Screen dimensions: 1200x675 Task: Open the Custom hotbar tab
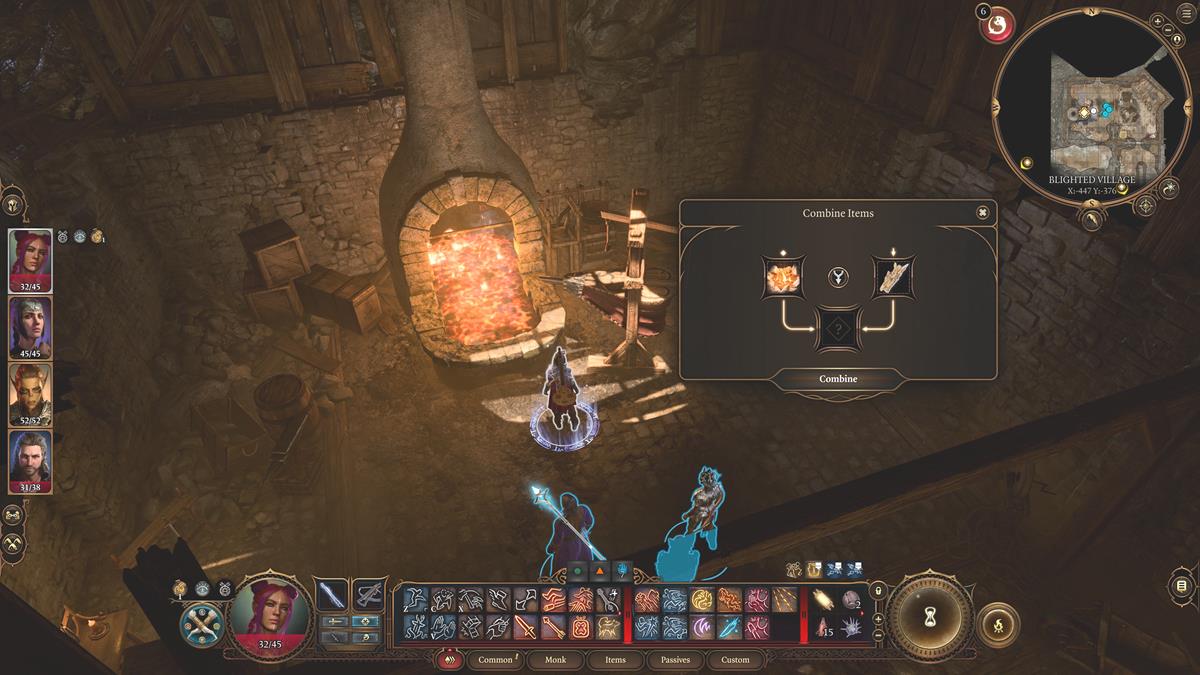click(735, 660)
